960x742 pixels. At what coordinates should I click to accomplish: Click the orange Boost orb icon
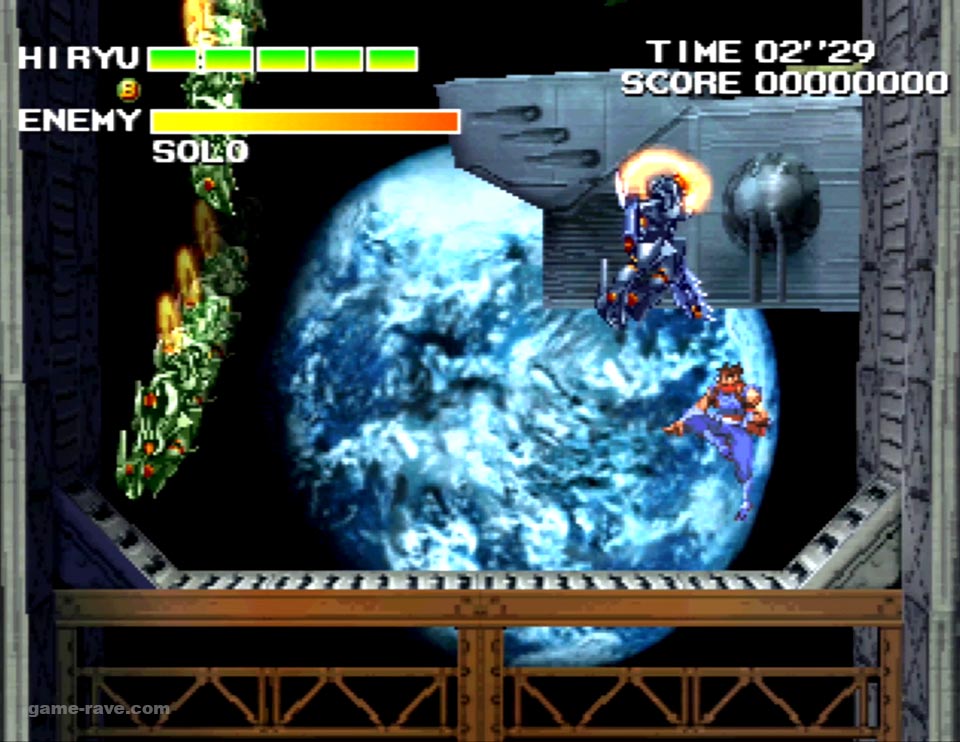tap(131, 90)
